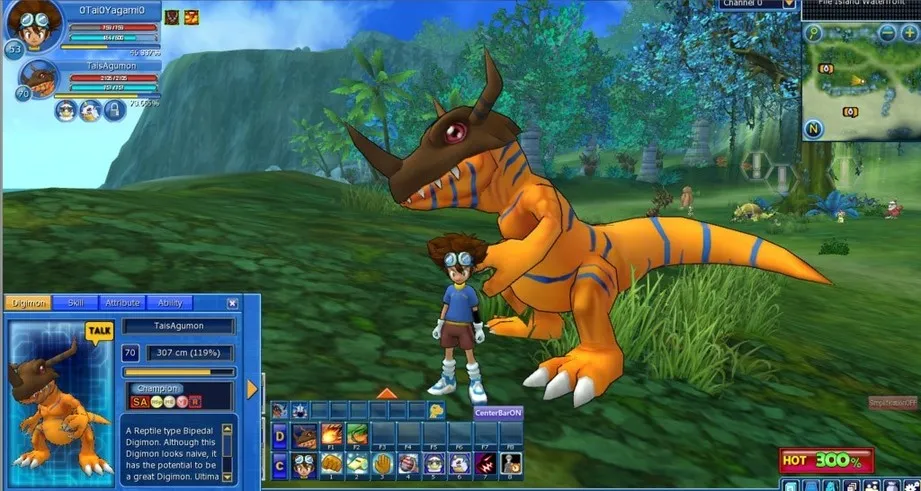921x491 pixels.
Task: Click the minimap N compass button
Action: pyautogui.click(x=814, y=128)
